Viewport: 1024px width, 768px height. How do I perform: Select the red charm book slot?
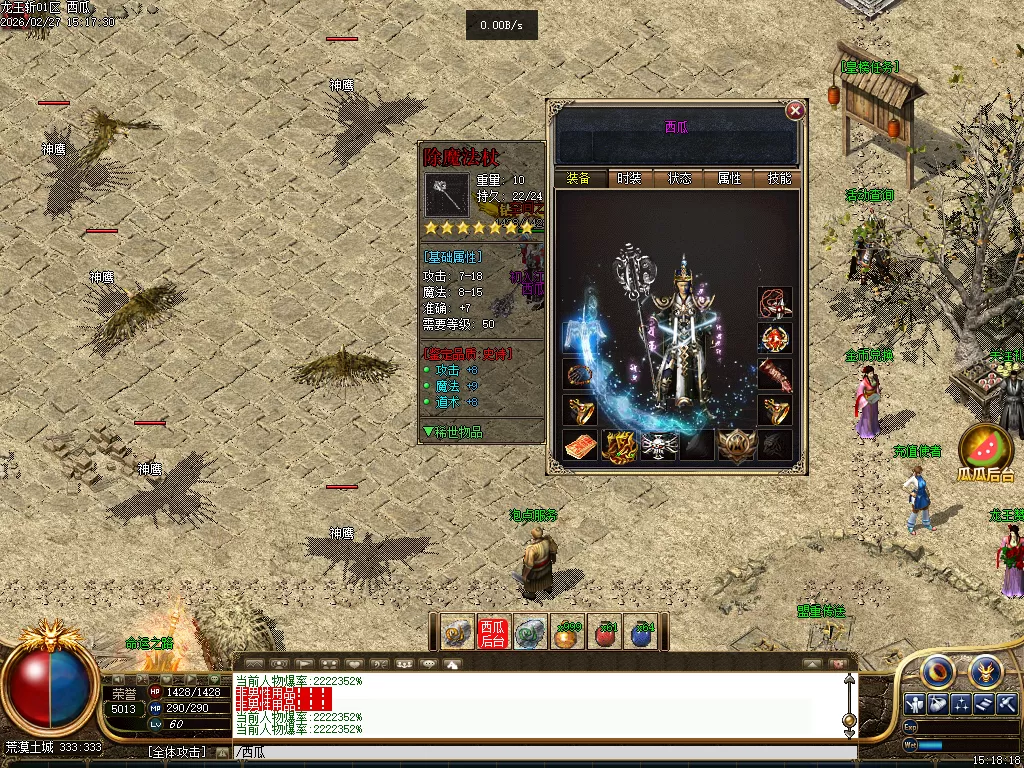pyautogui.click(x=581, y=445)
